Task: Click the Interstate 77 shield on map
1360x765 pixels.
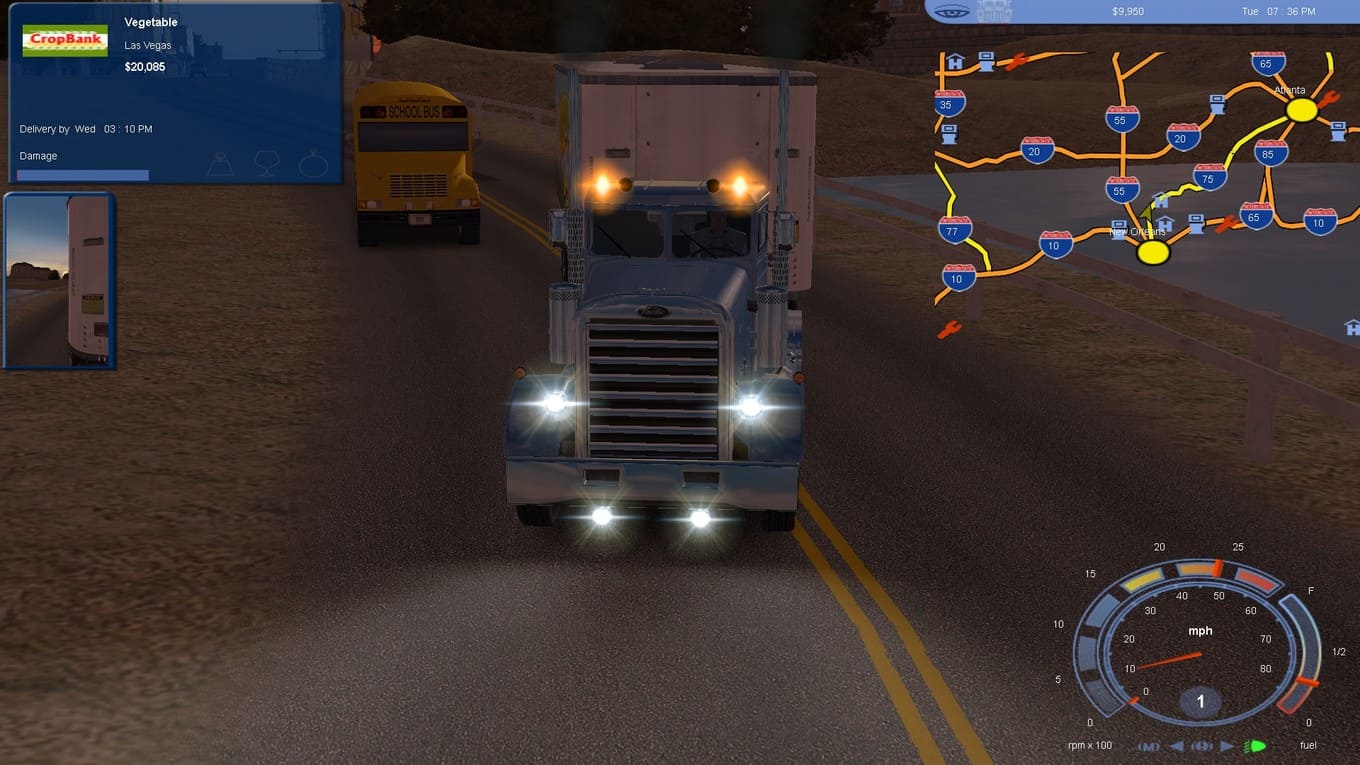Action: [954, 230]
